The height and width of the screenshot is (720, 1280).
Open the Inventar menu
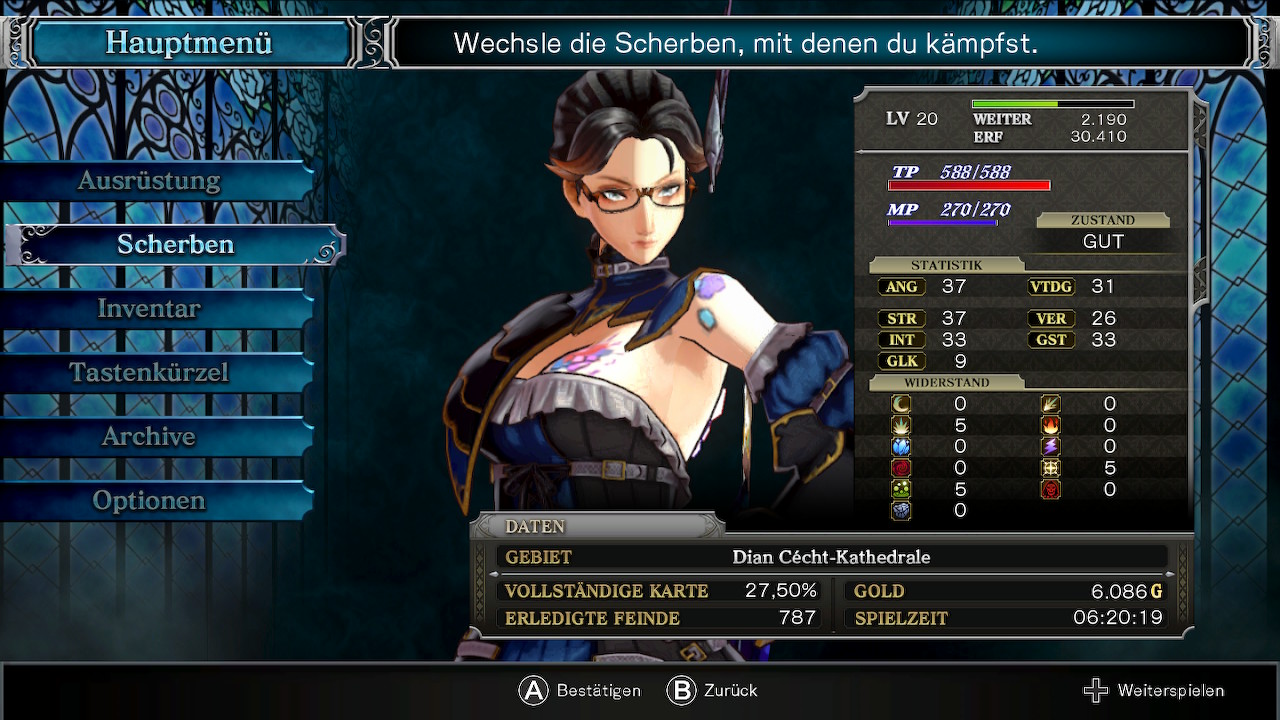coord(150,309)
